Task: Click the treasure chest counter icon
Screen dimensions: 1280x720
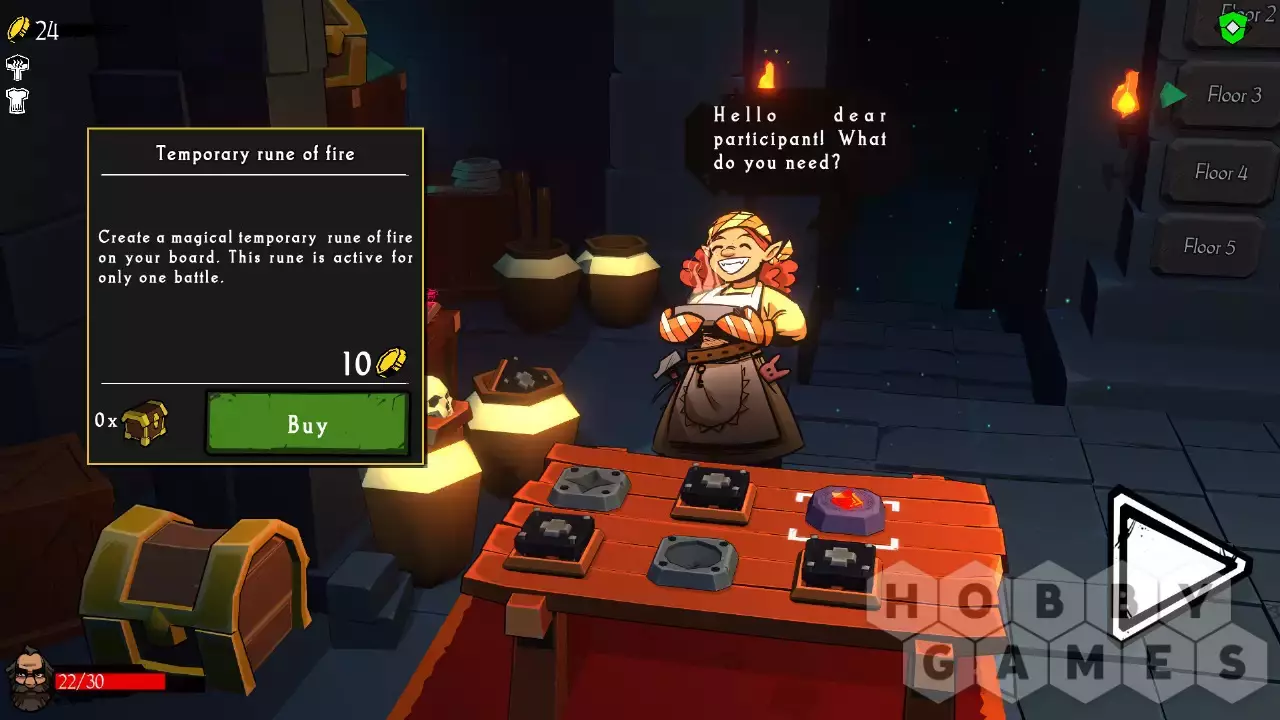Action: coord(144,422)
